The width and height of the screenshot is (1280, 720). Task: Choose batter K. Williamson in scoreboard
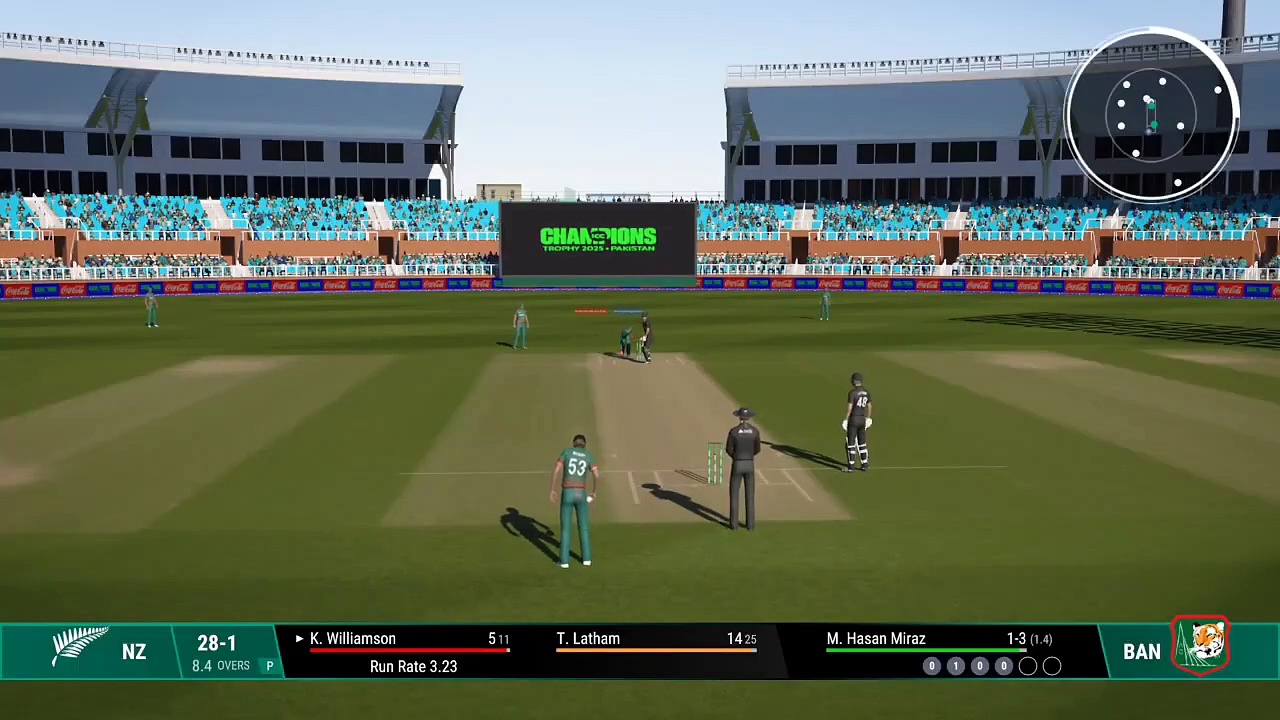click(x=353, y=639)
